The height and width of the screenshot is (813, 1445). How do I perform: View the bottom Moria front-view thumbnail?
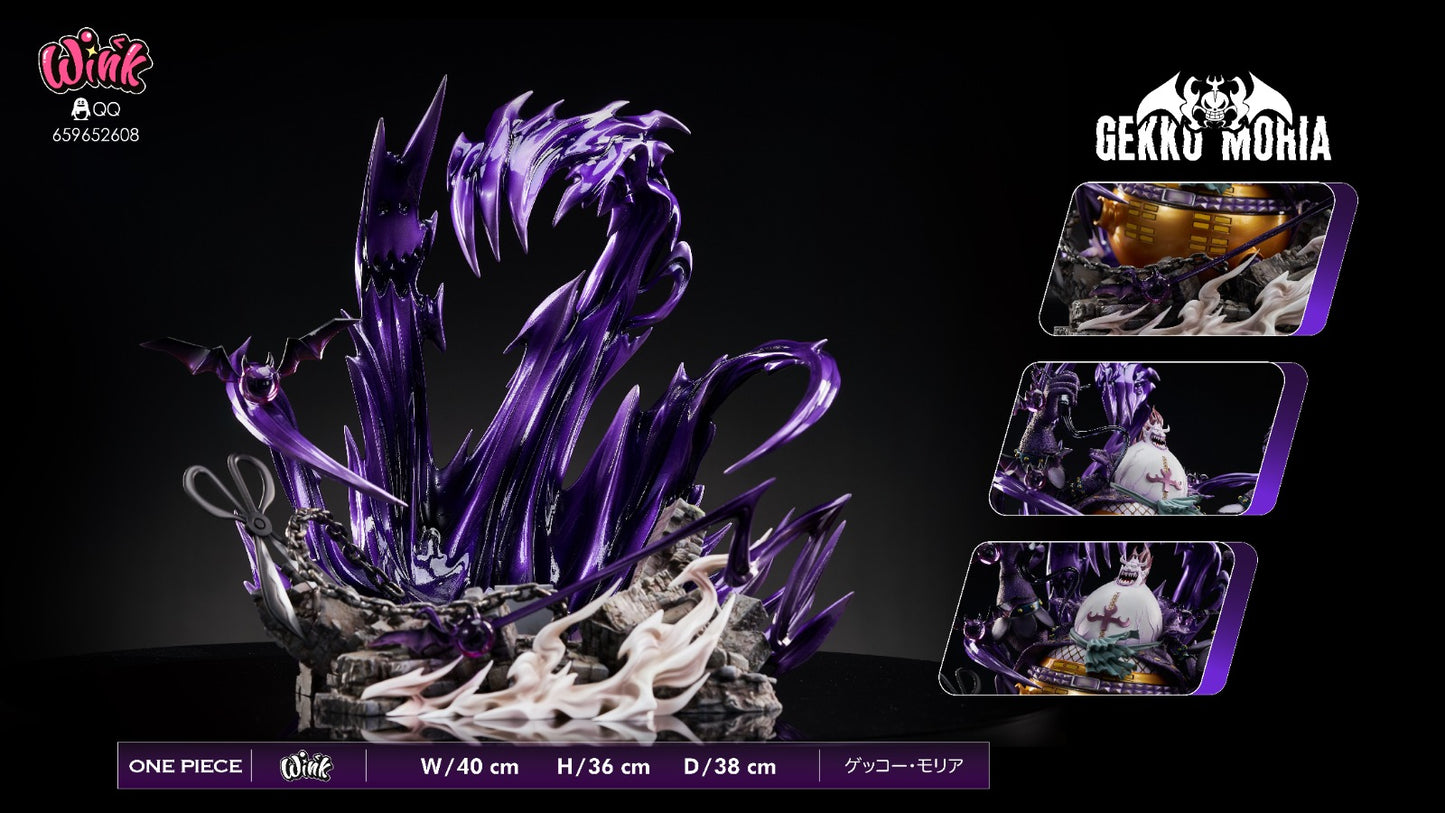pos(1088,618)
